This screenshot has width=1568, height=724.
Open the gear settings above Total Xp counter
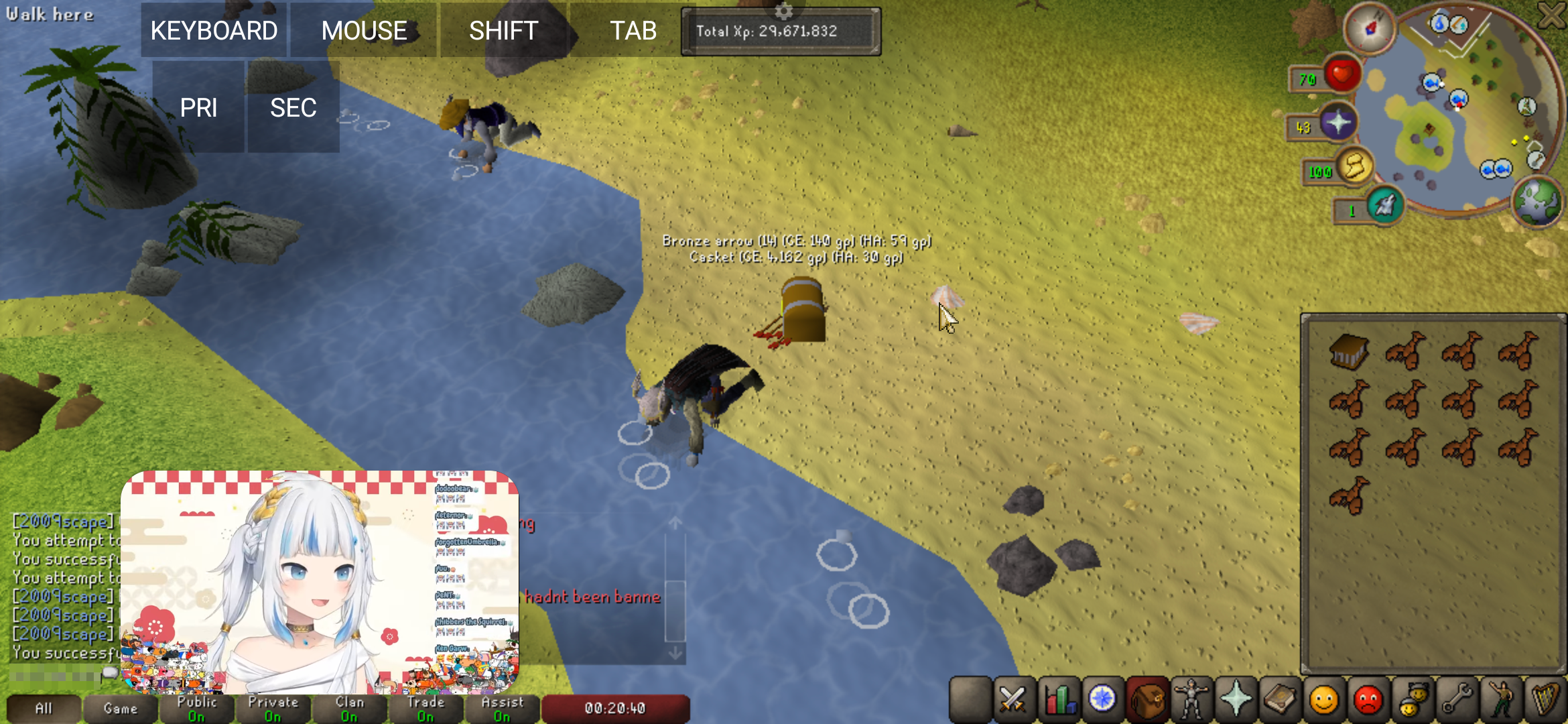783,11
